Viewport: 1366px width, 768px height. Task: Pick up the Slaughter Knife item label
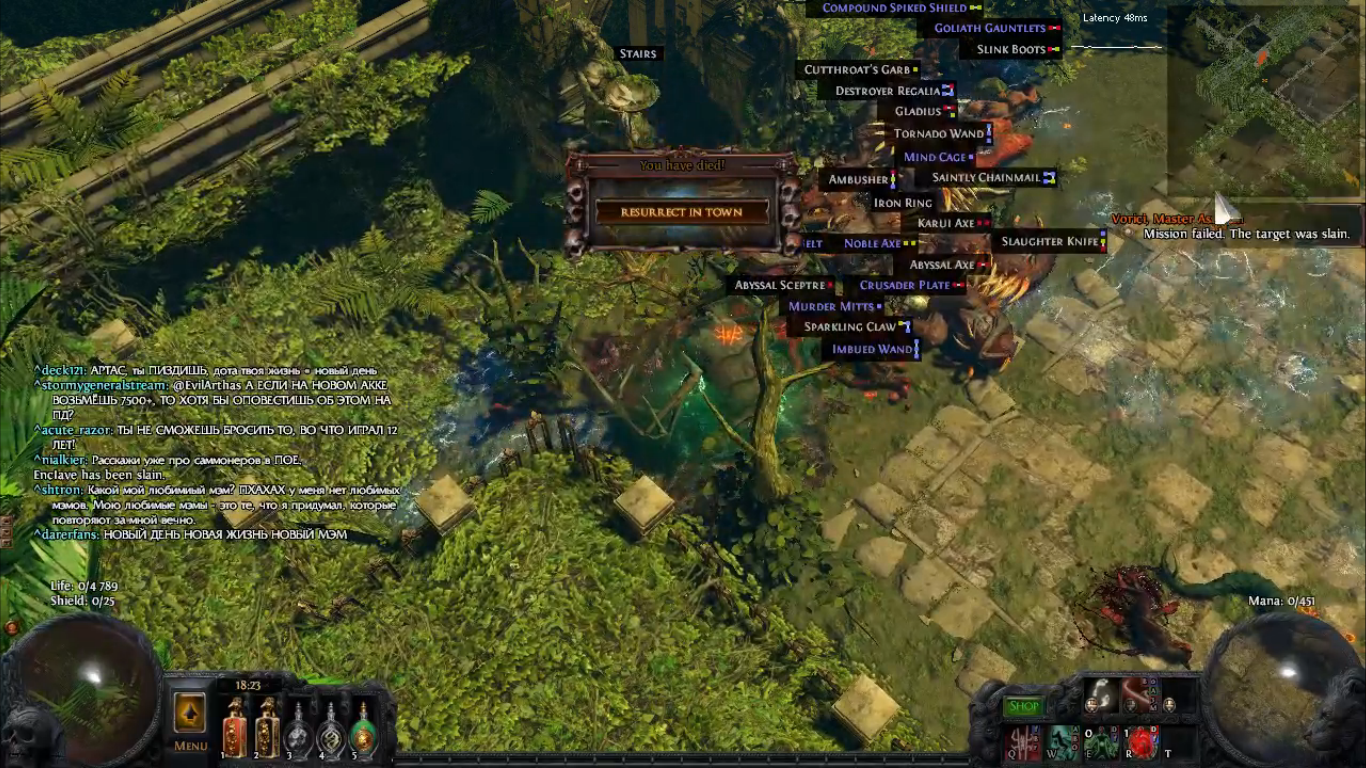pos(1049,242)
